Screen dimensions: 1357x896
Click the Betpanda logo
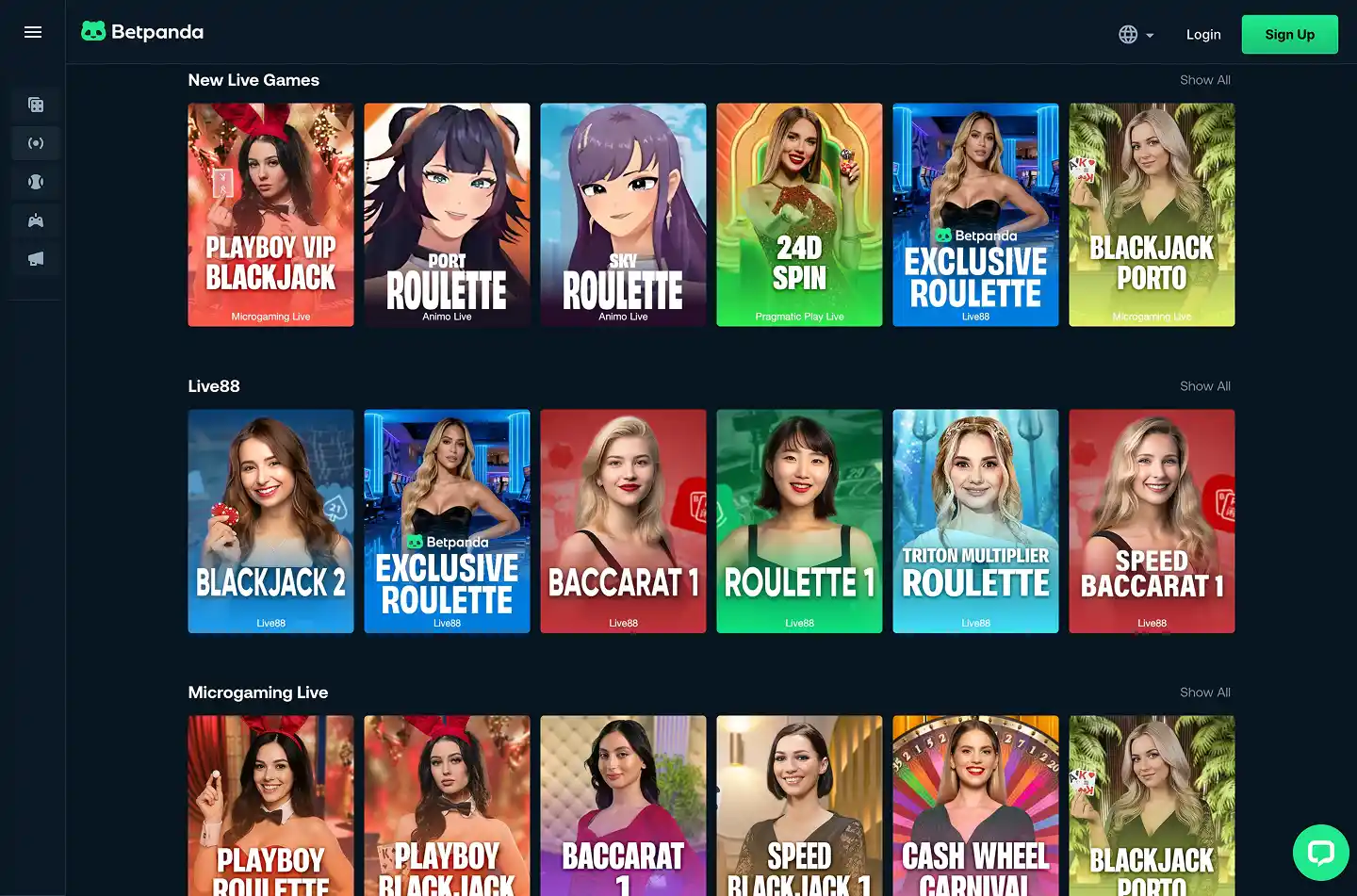click(x=142, y=32)
